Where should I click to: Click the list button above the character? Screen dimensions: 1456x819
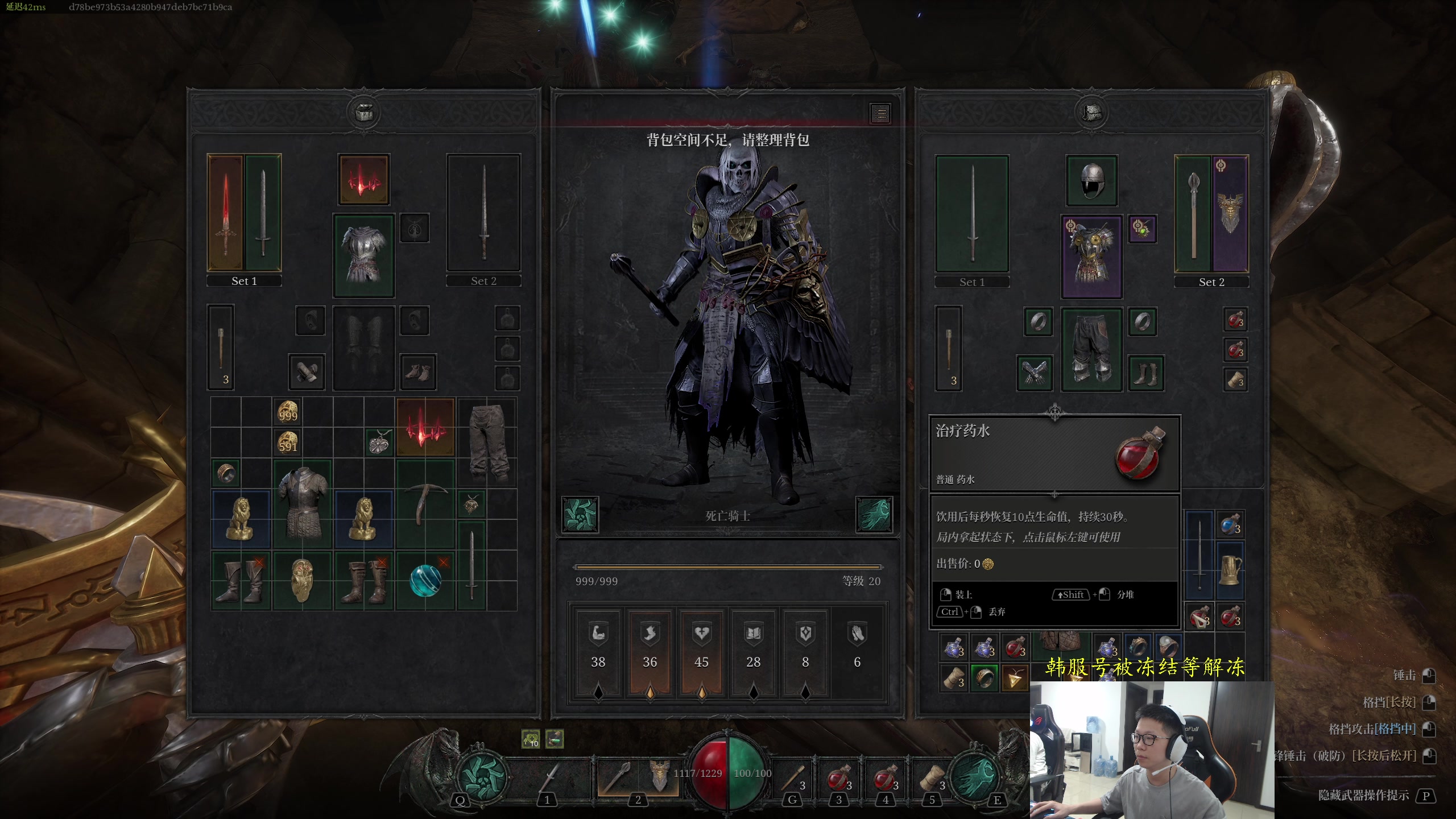(880, 114)
